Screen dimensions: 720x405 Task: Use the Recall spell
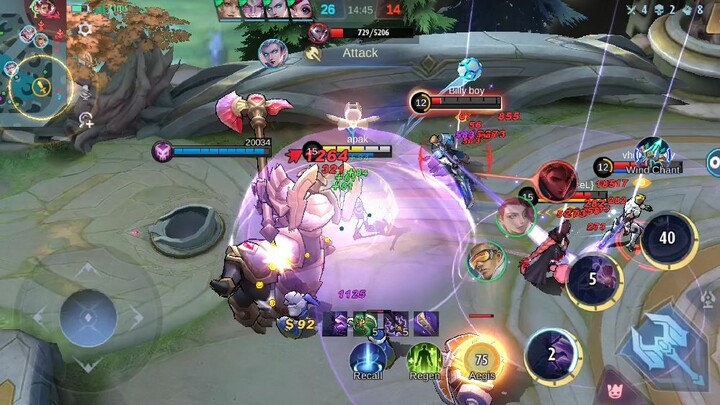click(x=367, y=357)
